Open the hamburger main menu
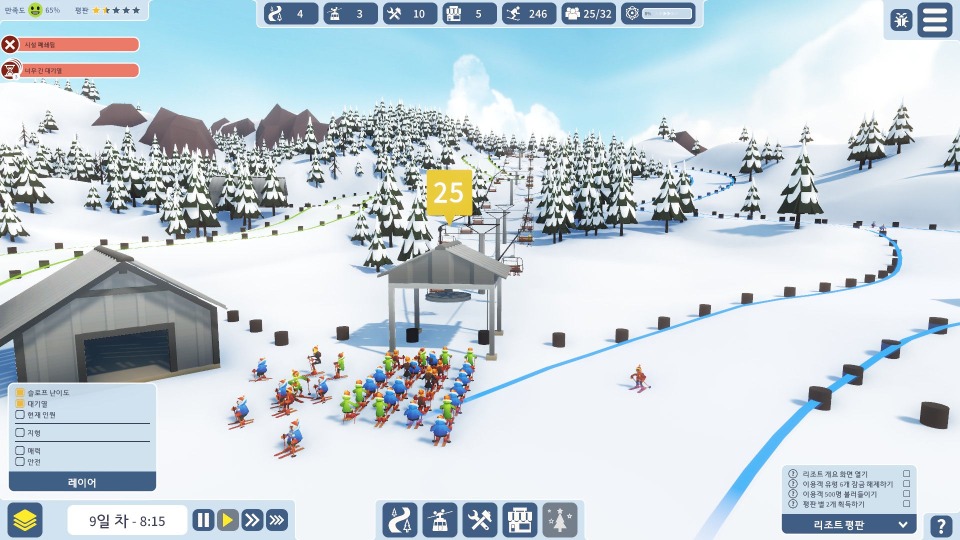Viewport: 960px width, 540px height. pos(935,20)
